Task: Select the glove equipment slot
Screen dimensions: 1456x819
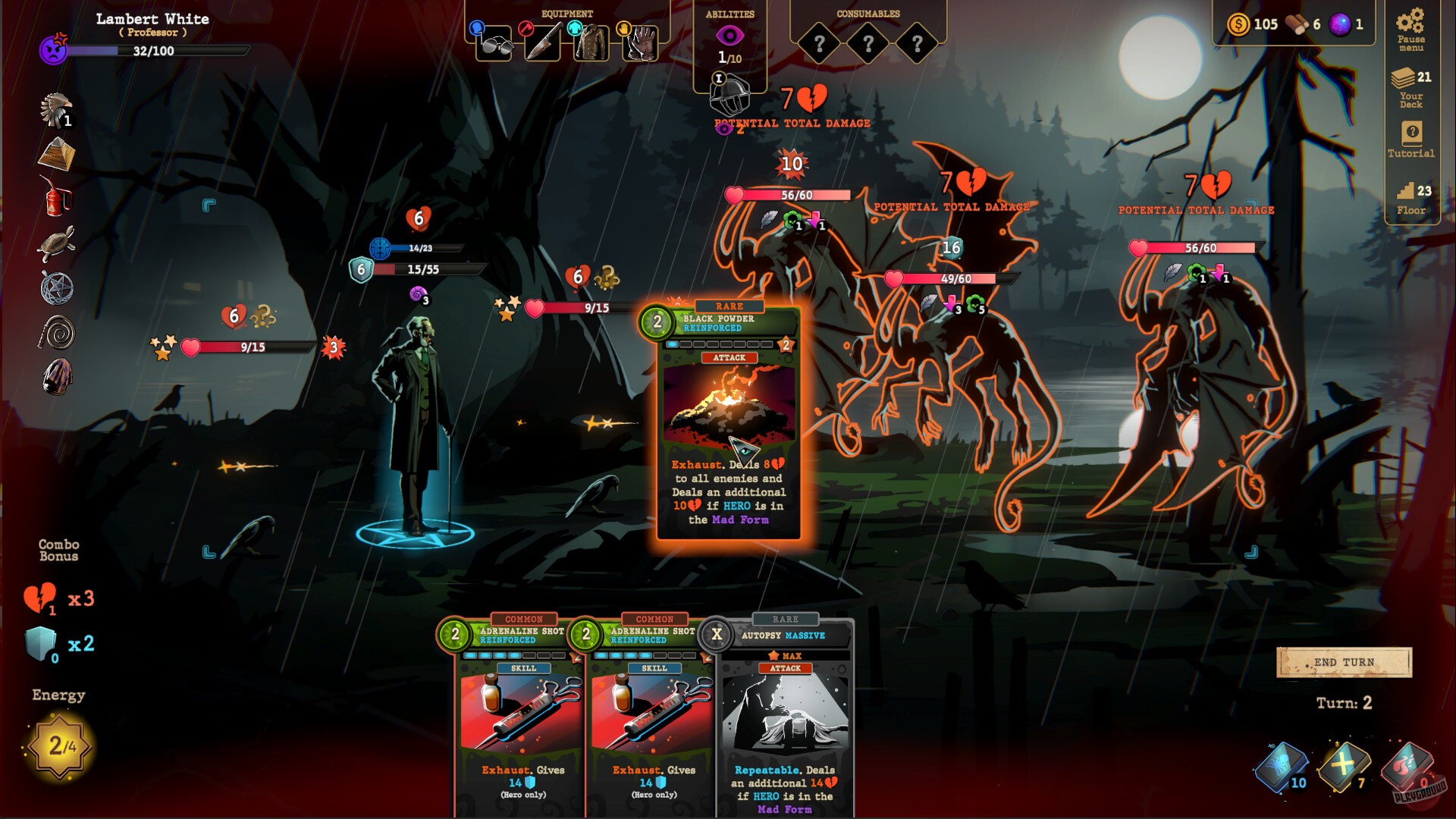Action: tap(639, 43)
